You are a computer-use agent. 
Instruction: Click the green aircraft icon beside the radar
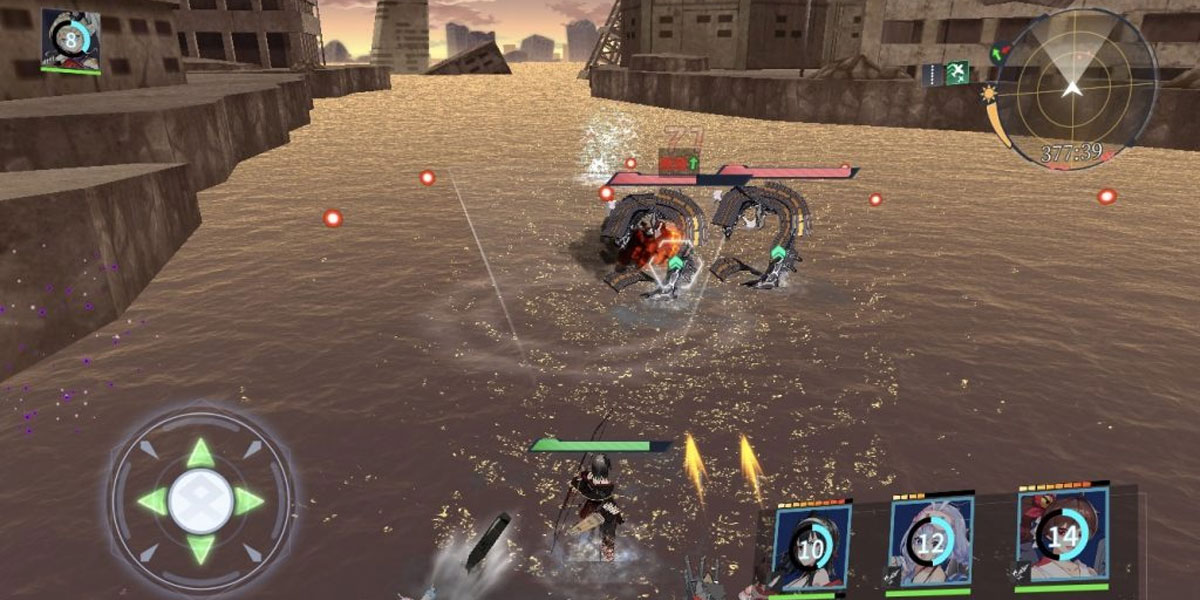click(957, 72)
